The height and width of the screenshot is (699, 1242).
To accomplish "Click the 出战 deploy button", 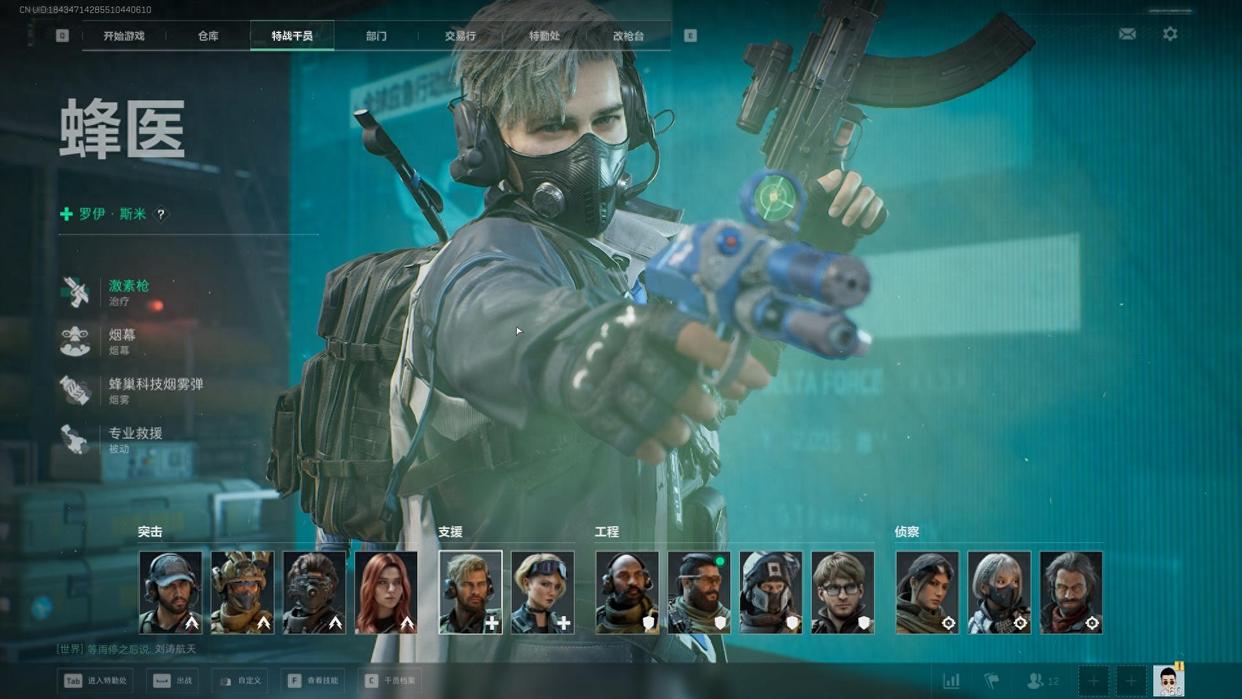I will click(x=174, y=681).
